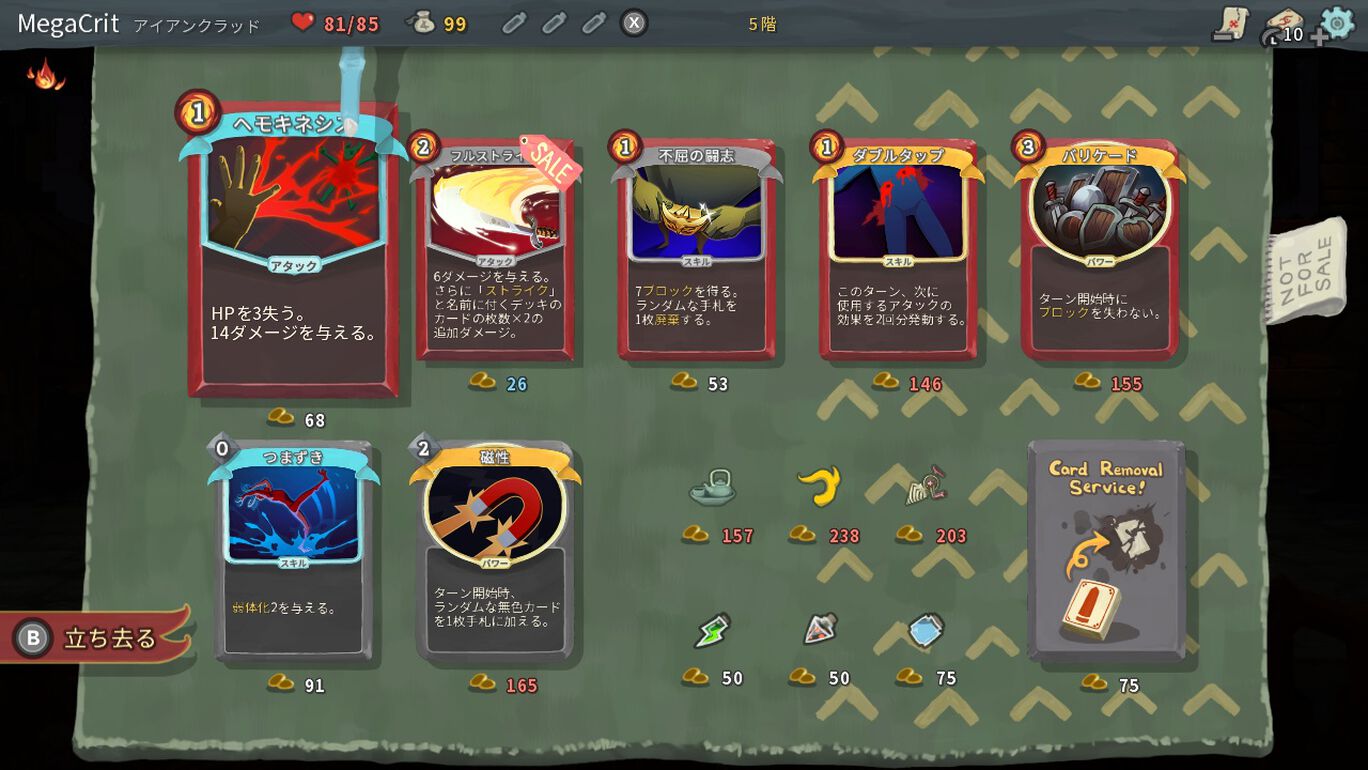Screen dimensions: 1368x770
Task: View your deck of 10 cards
Action: point(1286,24)
